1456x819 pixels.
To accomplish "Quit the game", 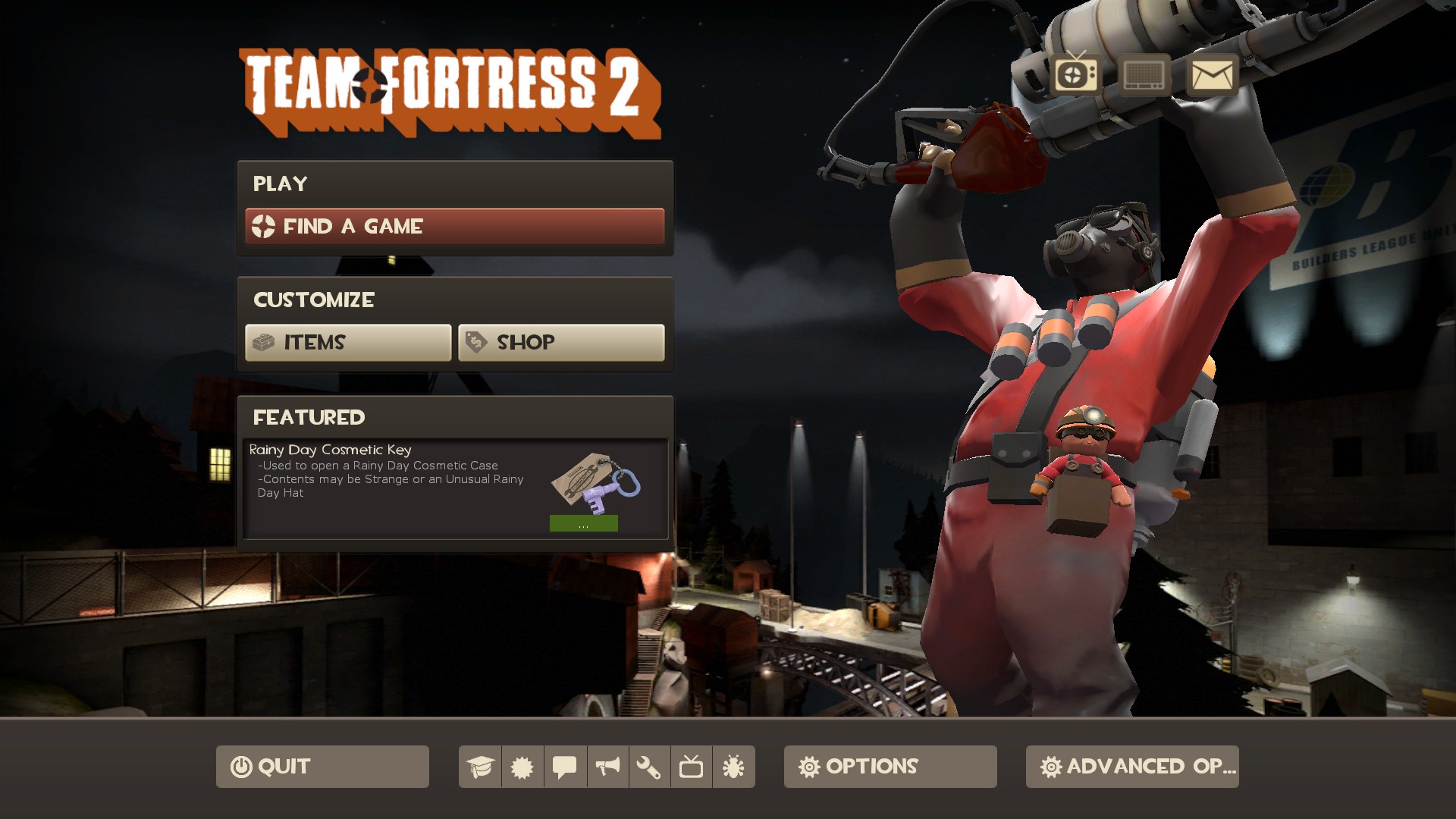I will pos(322,767).
